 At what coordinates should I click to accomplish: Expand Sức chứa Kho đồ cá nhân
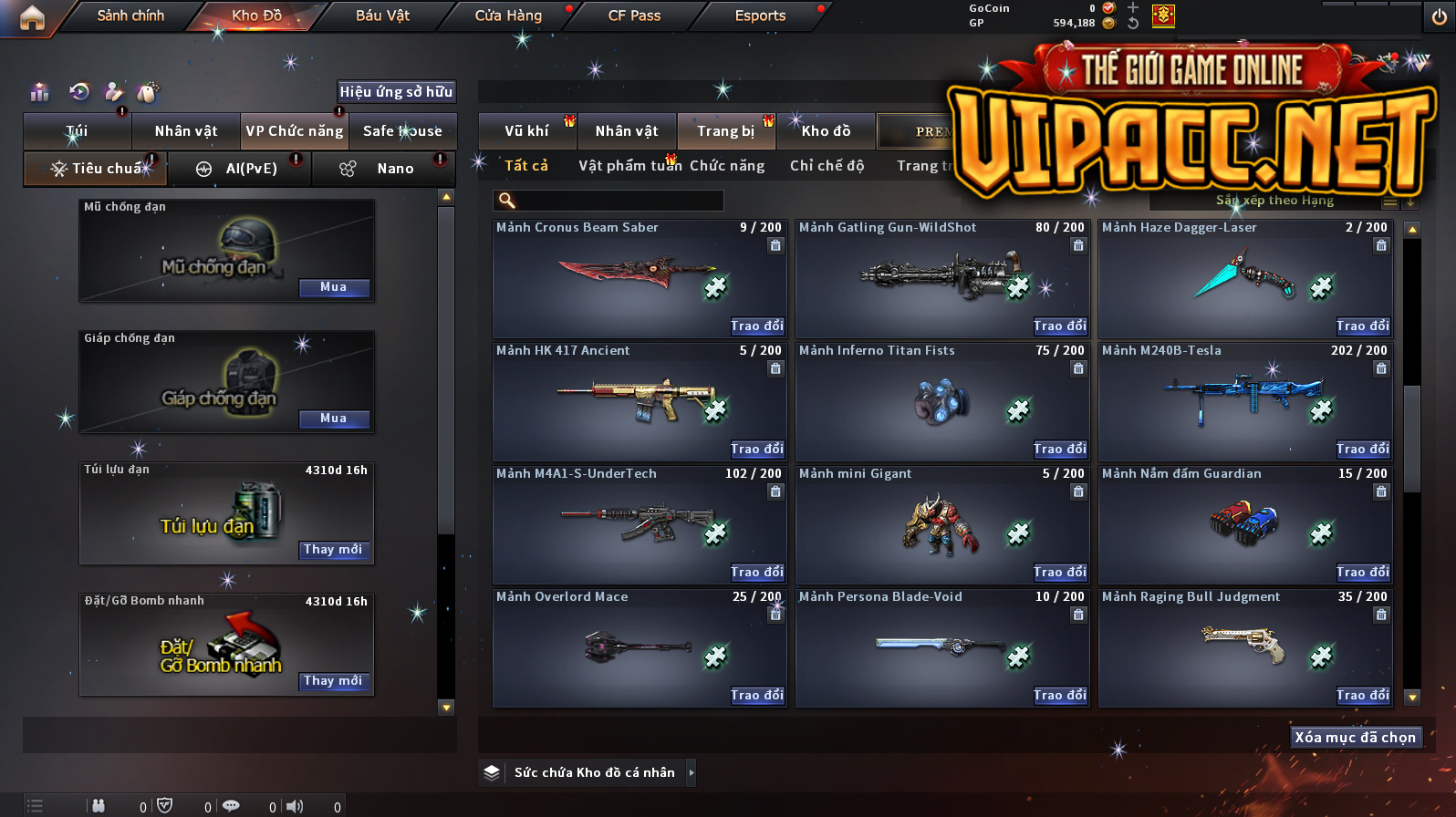(x=691, y=772)
